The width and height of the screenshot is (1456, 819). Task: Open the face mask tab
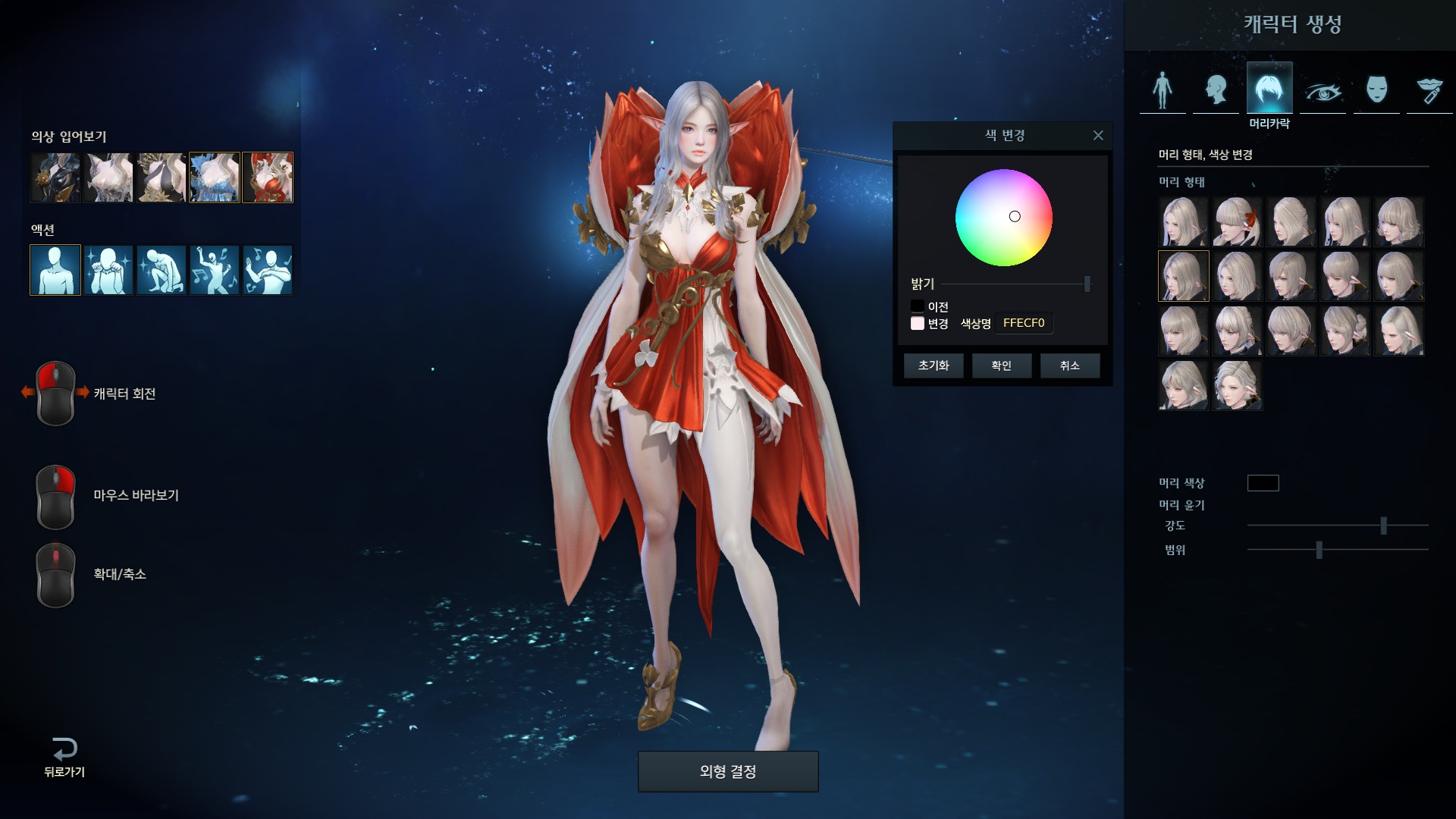click(1376, 89)
